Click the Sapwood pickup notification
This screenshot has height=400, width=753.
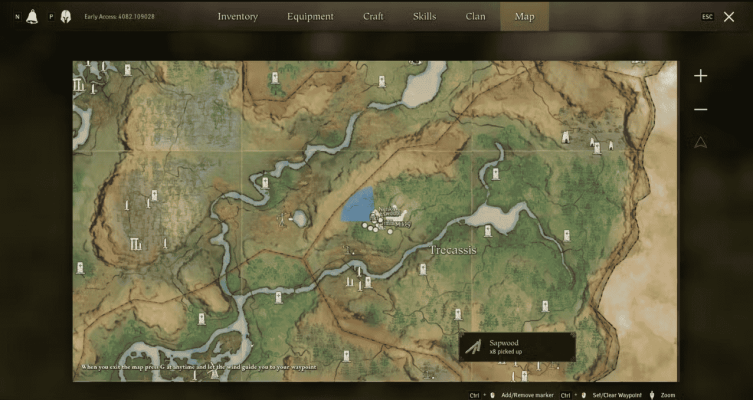coord(517,347)
